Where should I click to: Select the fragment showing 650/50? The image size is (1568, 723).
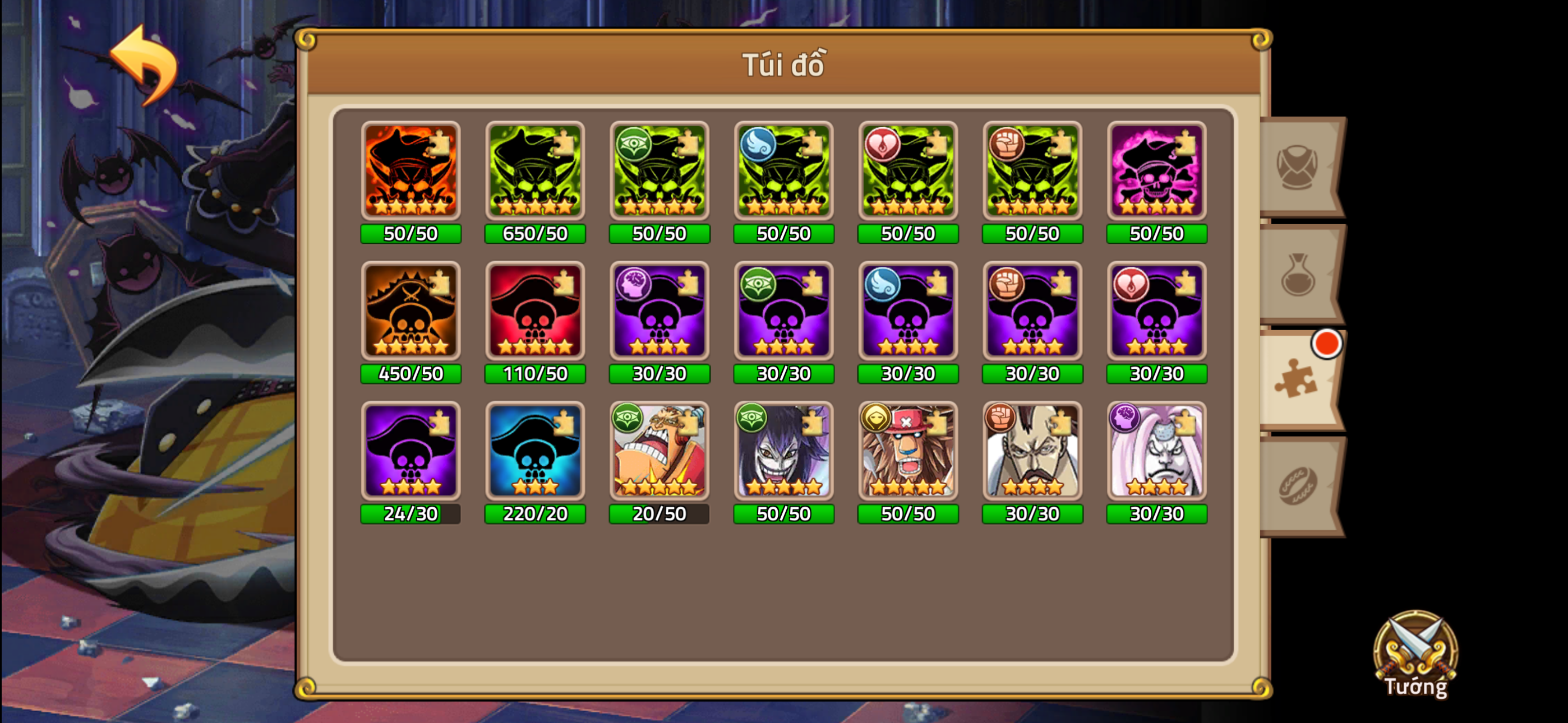(535, 172)
